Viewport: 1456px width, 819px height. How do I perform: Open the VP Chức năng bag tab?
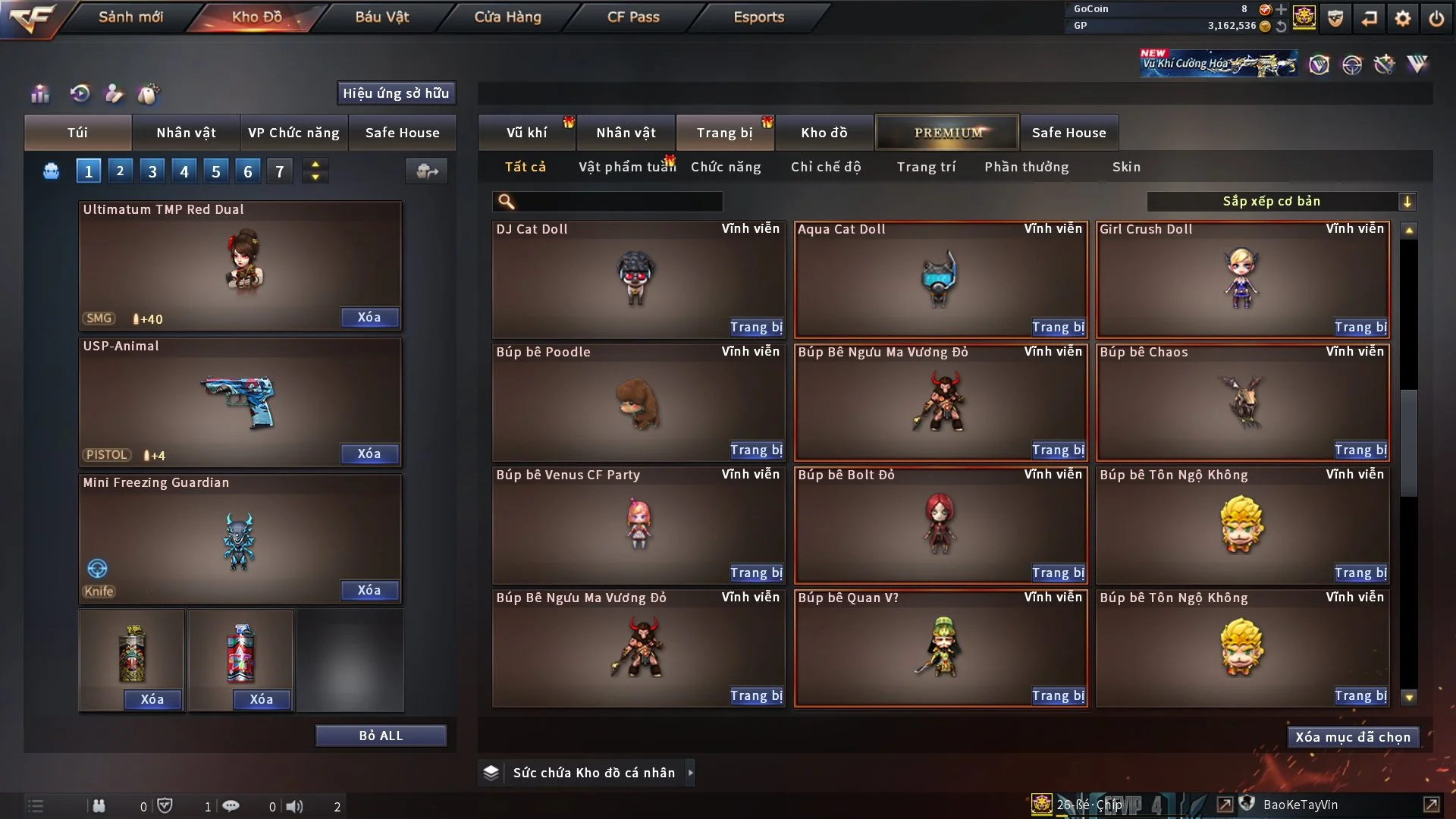tap(293, 133)
